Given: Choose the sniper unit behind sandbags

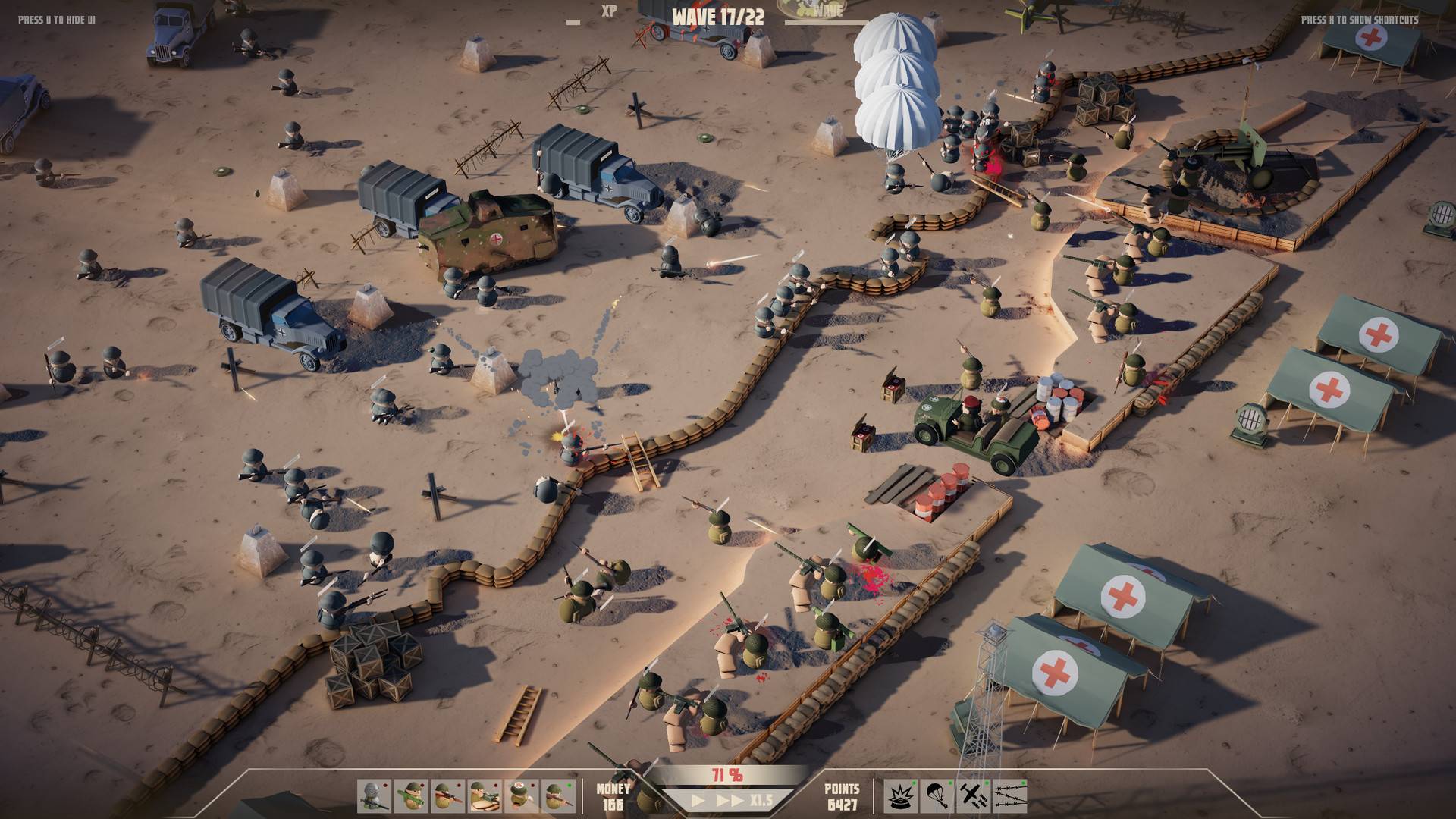Looking at the screenshot, I should [x=484, y=796].
